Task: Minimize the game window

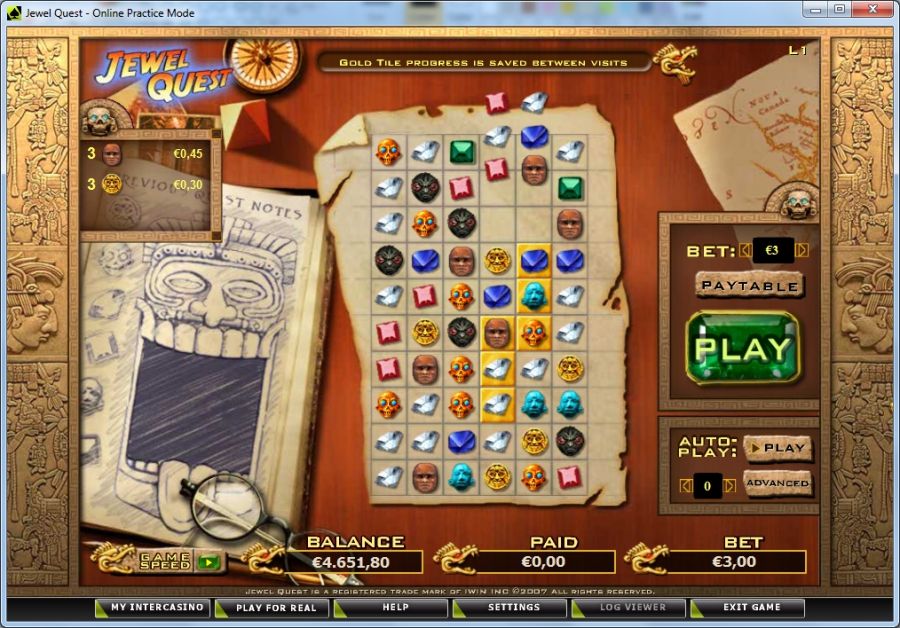Action: (816, 10)
